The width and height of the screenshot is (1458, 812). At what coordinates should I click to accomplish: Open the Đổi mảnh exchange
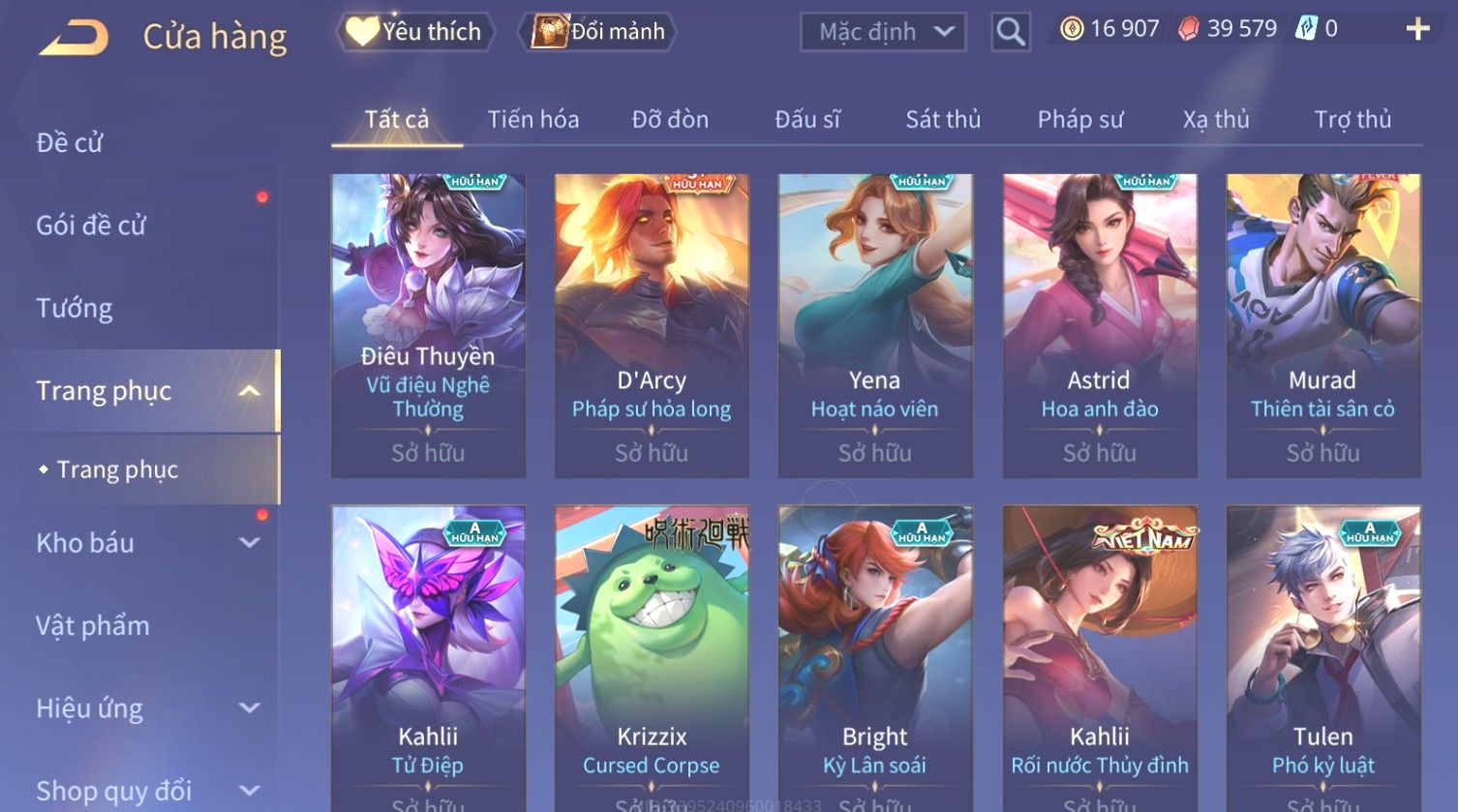tap(598, 32)
